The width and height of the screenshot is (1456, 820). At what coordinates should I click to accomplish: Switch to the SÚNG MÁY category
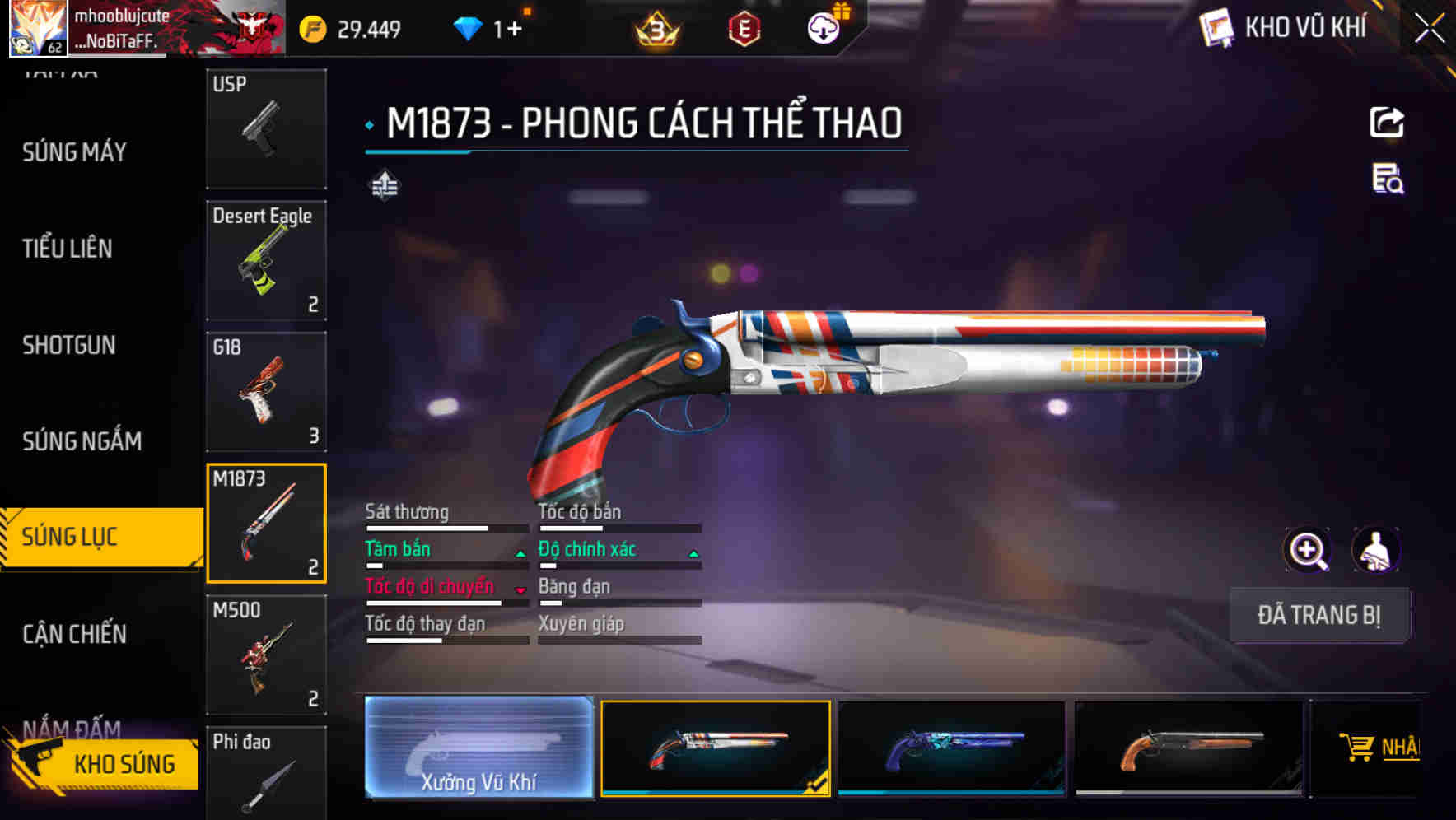[75, 152]
